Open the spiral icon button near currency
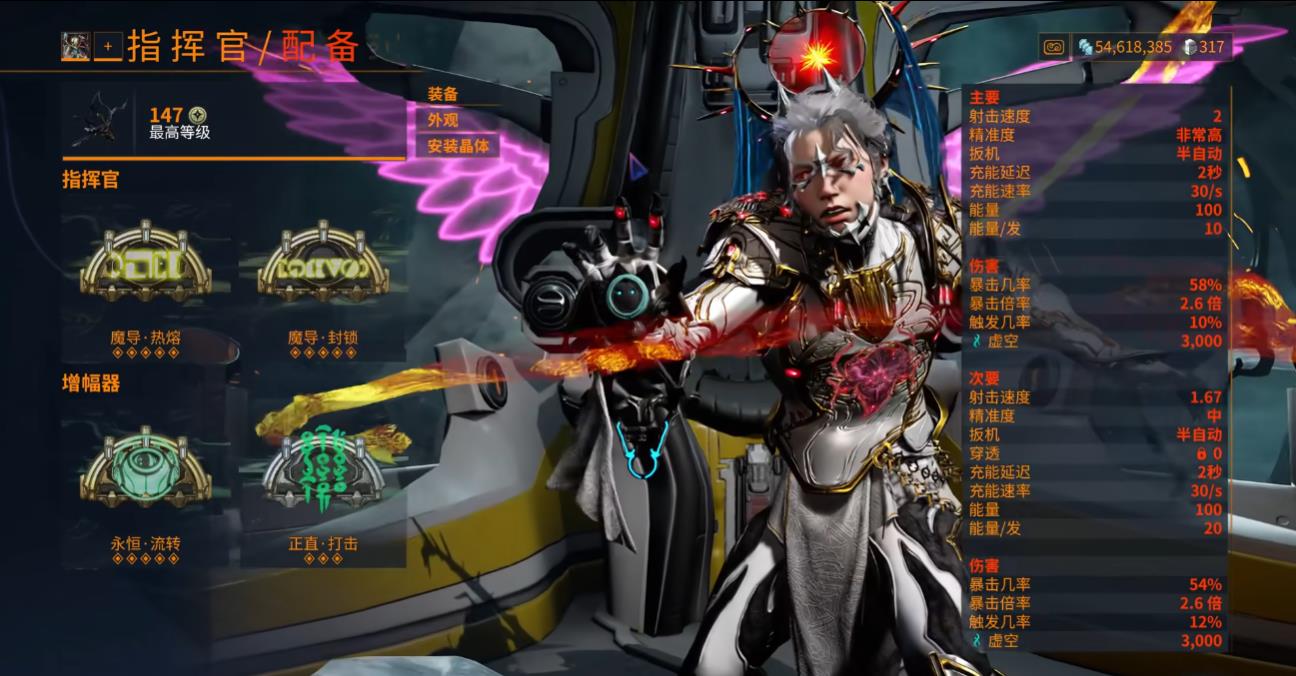The height and width of the screenshot is (676, 1296). point(1053,46)
